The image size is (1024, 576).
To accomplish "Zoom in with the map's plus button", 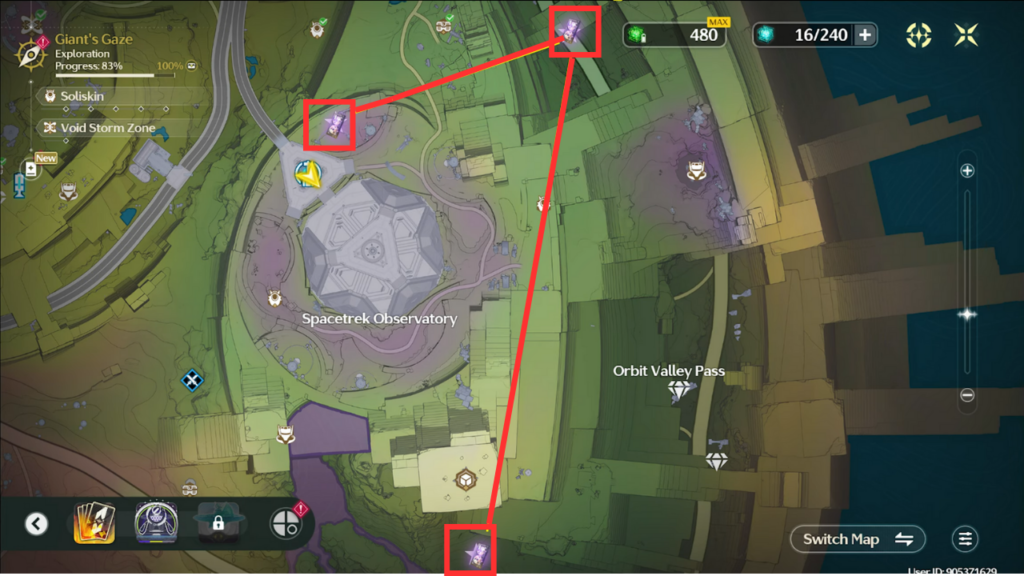I will point(967,171).
